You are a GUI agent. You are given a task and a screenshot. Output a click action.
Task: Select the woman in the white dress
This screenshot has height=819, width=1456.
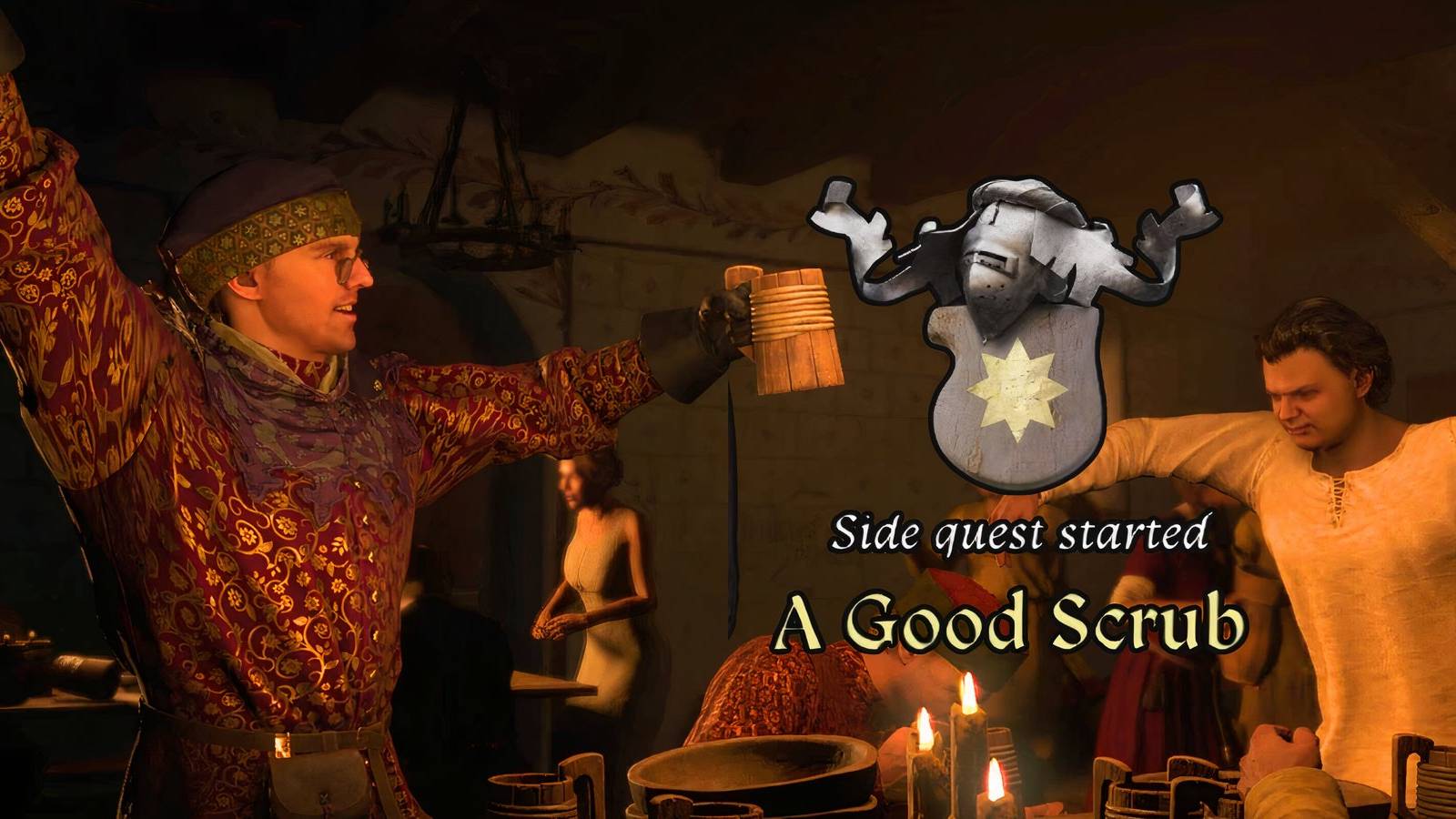point(596,573)
